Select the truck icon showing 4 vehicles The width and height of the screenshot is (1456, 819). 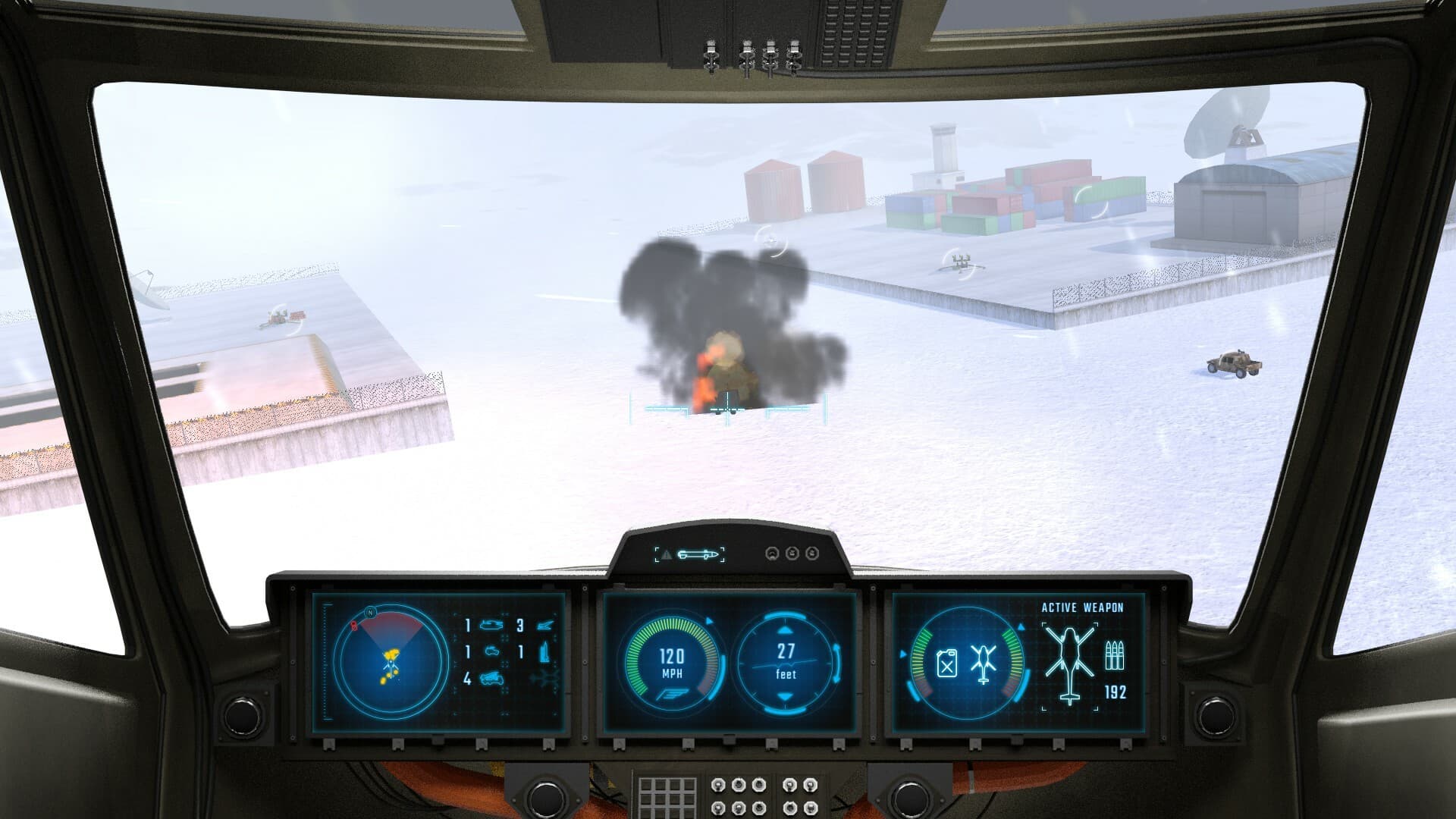click(x=493, y=679)
